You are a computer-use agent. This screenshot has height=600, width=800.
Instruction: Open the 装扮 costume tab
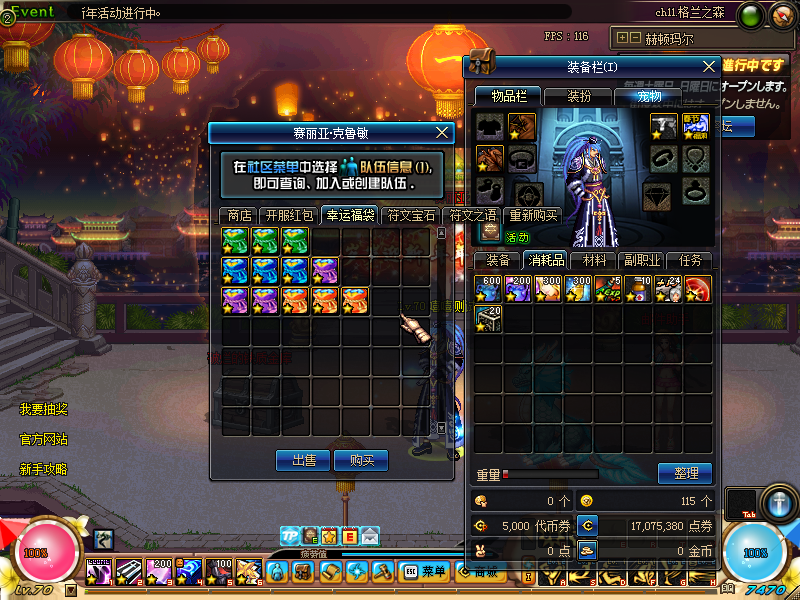[578, 96]
